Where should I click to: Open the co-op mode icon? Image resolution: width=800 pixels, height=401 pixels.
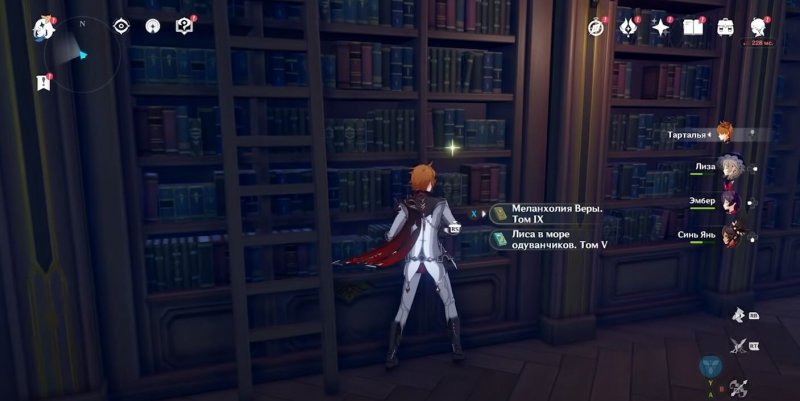153,26
